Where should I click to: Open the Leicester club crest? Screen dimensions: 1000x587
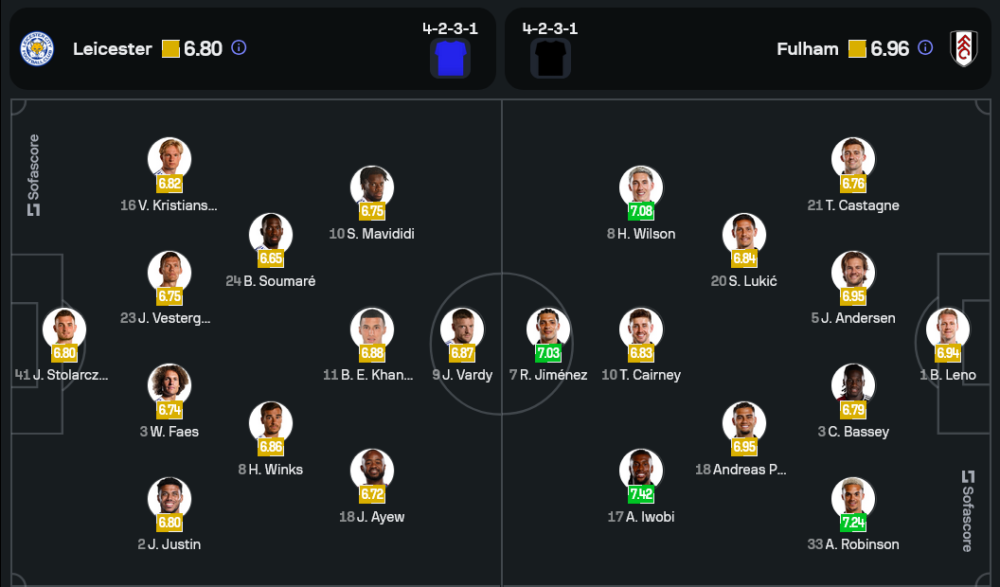point(38,48)
